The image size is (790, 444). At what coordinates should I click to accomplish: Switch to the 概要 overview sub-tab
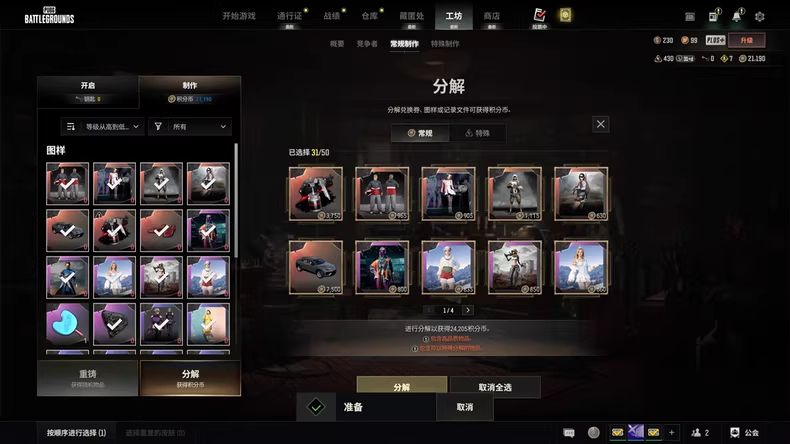(x=337, y=44)
